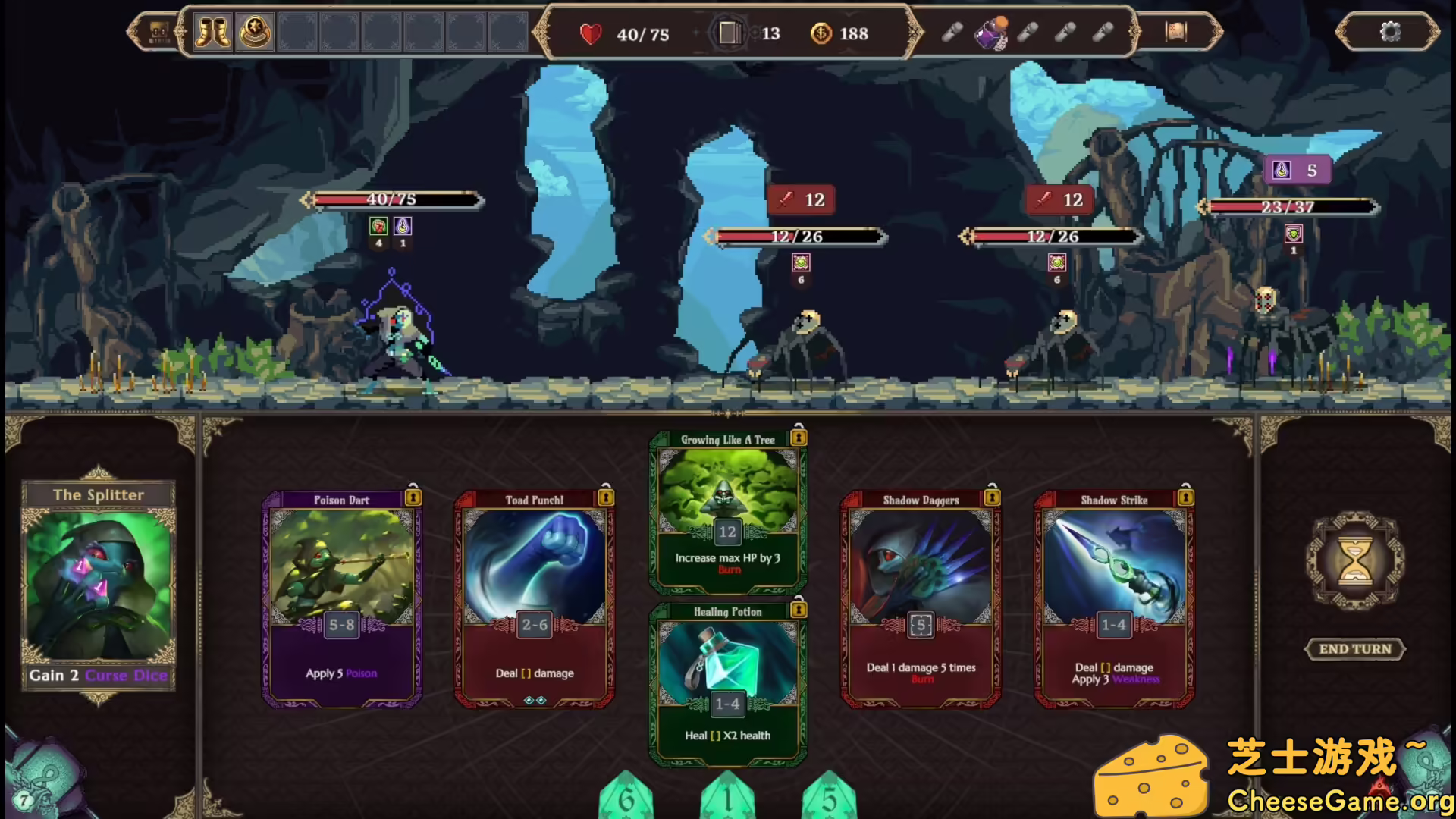The image size is (1456, 819).
Task: View the Growing Like A Tree card header
Action: click(726, 438)
